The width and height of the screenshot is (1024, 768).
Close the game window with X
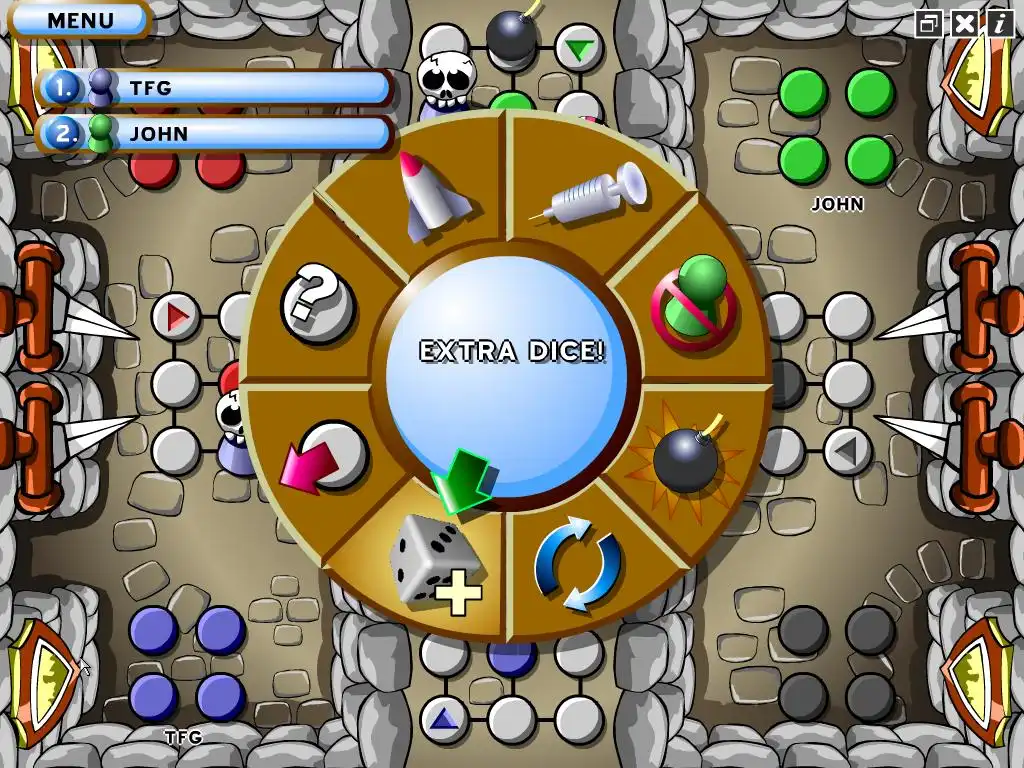[964, 23]
